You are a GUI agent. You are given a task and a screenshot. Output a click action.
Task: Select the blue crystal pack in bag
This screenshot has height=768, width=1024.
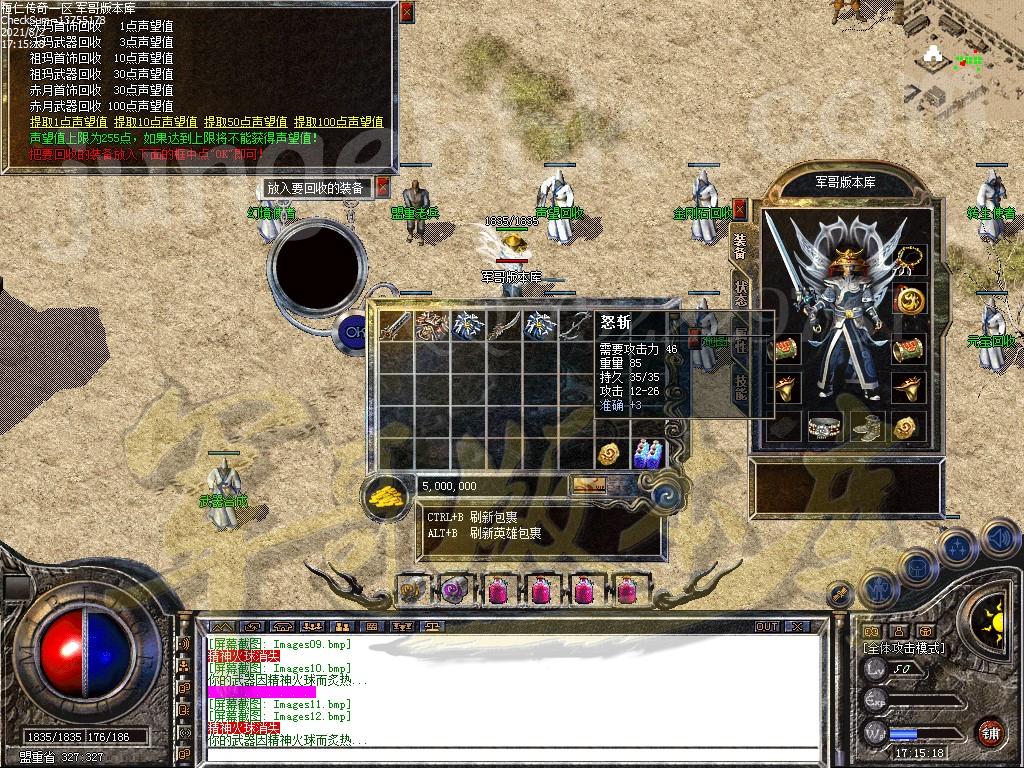coord(648,454)
